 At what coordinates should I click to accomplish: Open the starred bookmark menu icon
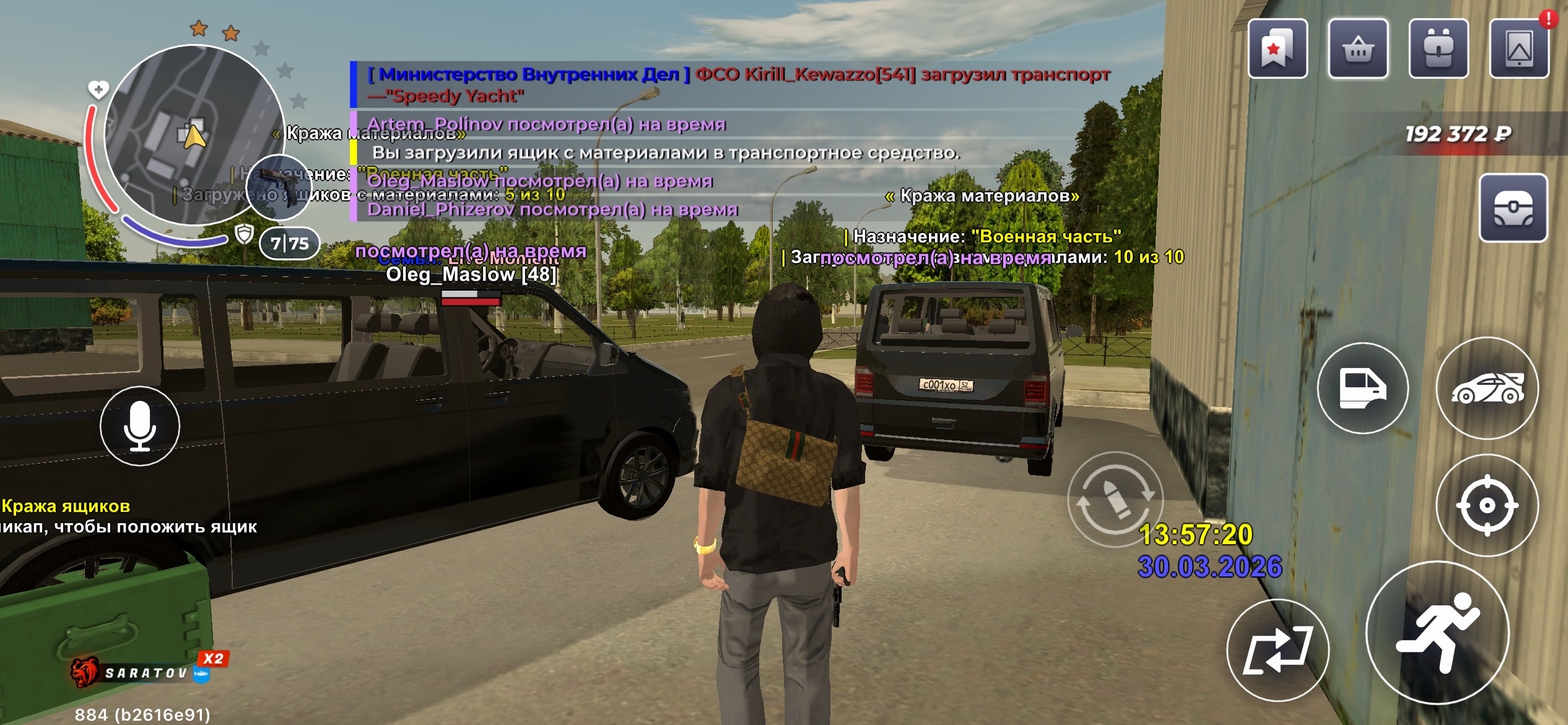pos(1278,49)
